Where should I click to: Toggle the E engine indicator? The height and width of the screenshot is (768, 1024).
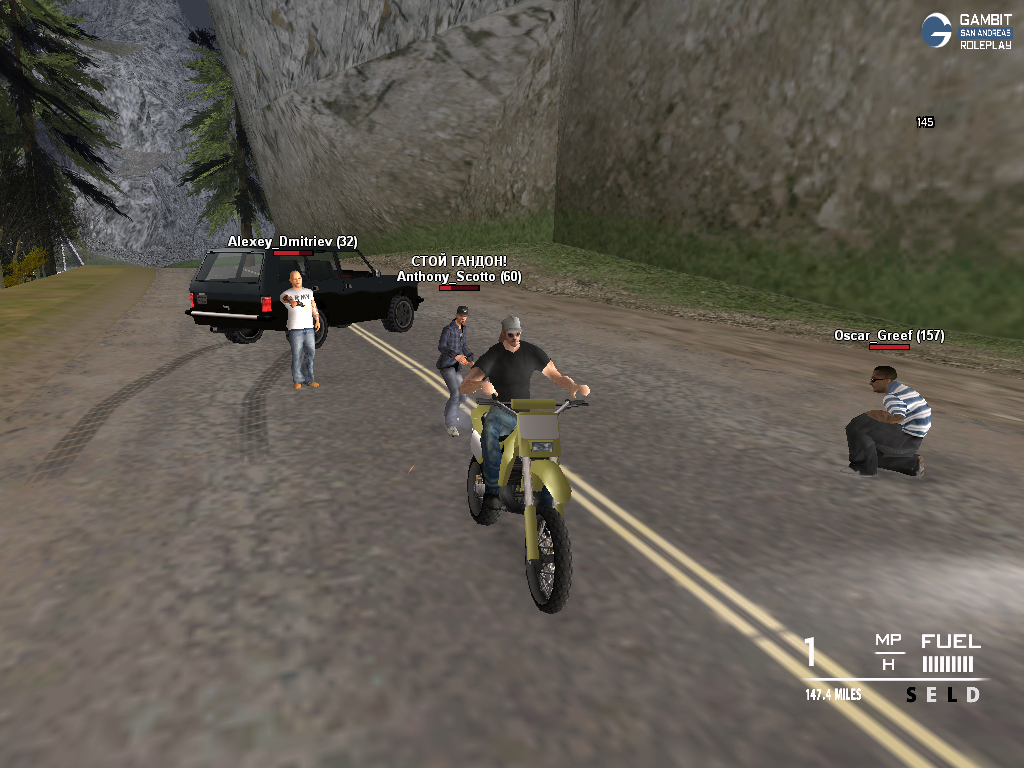[930, 695]
